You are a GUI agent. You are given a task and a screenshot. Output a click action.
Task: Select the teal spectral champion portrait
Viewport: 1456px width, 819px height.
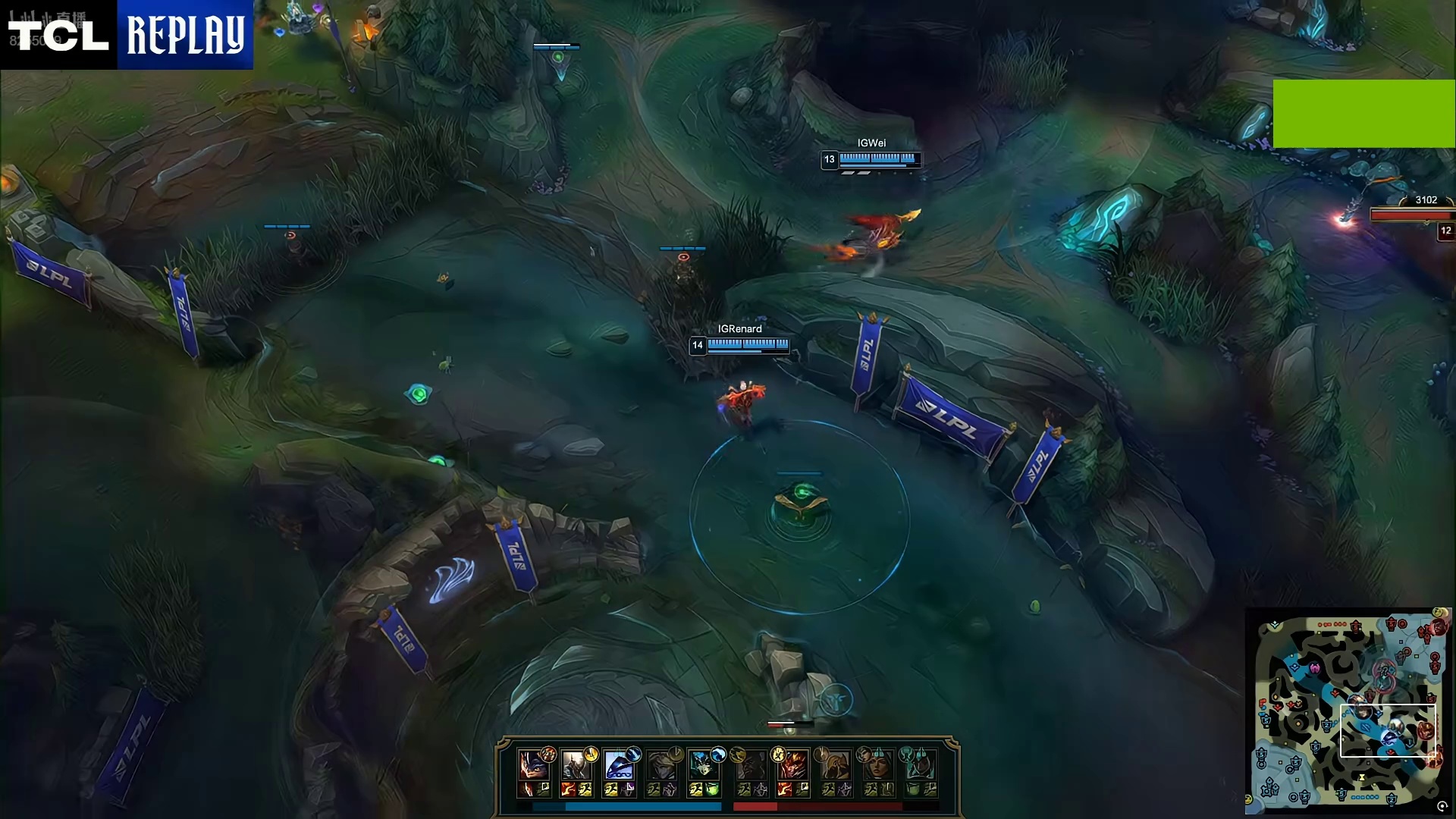coord(919,766)
